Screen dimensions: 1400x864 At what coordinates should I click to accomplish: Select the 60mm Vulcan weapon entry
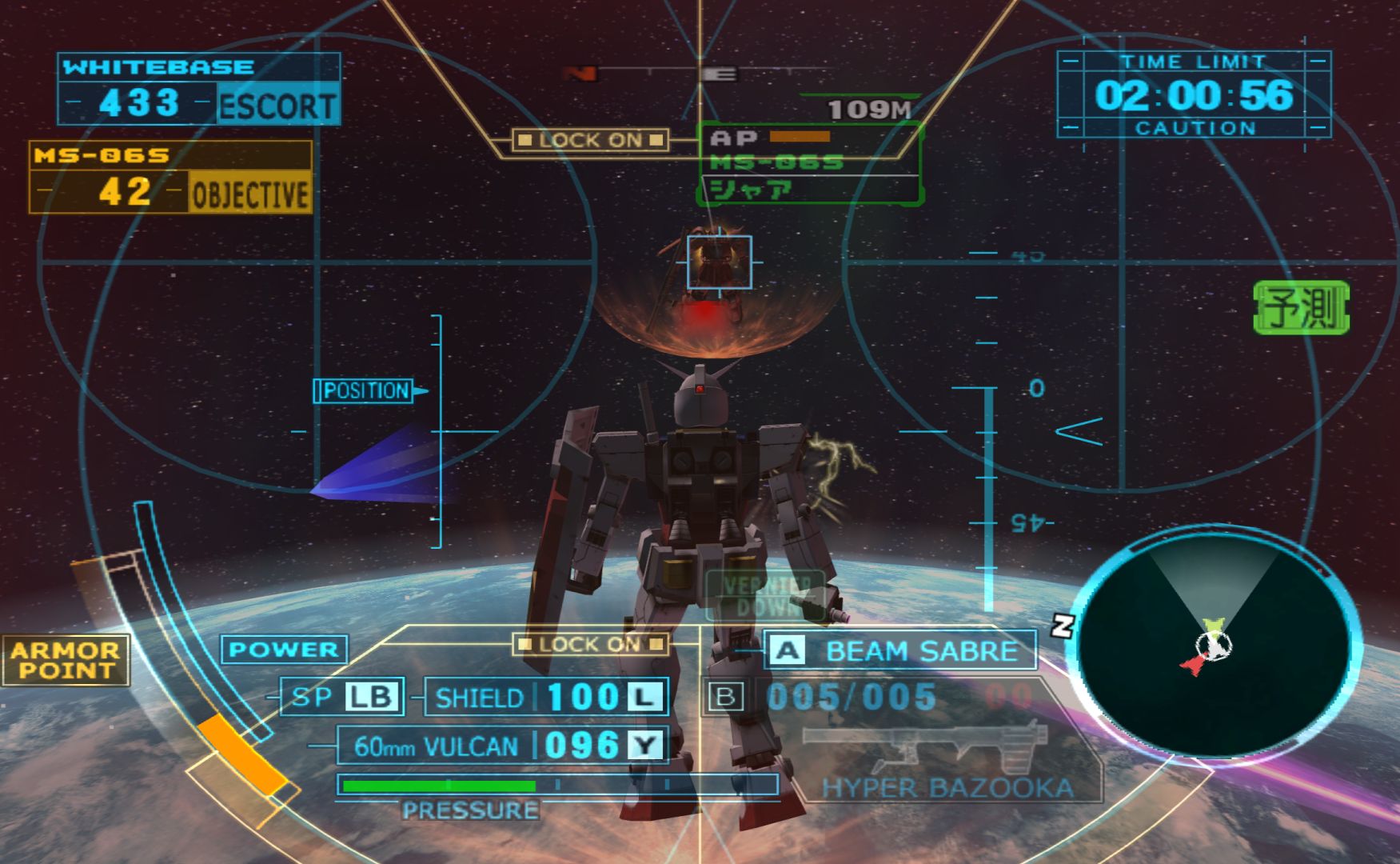[x=503, y=746]
